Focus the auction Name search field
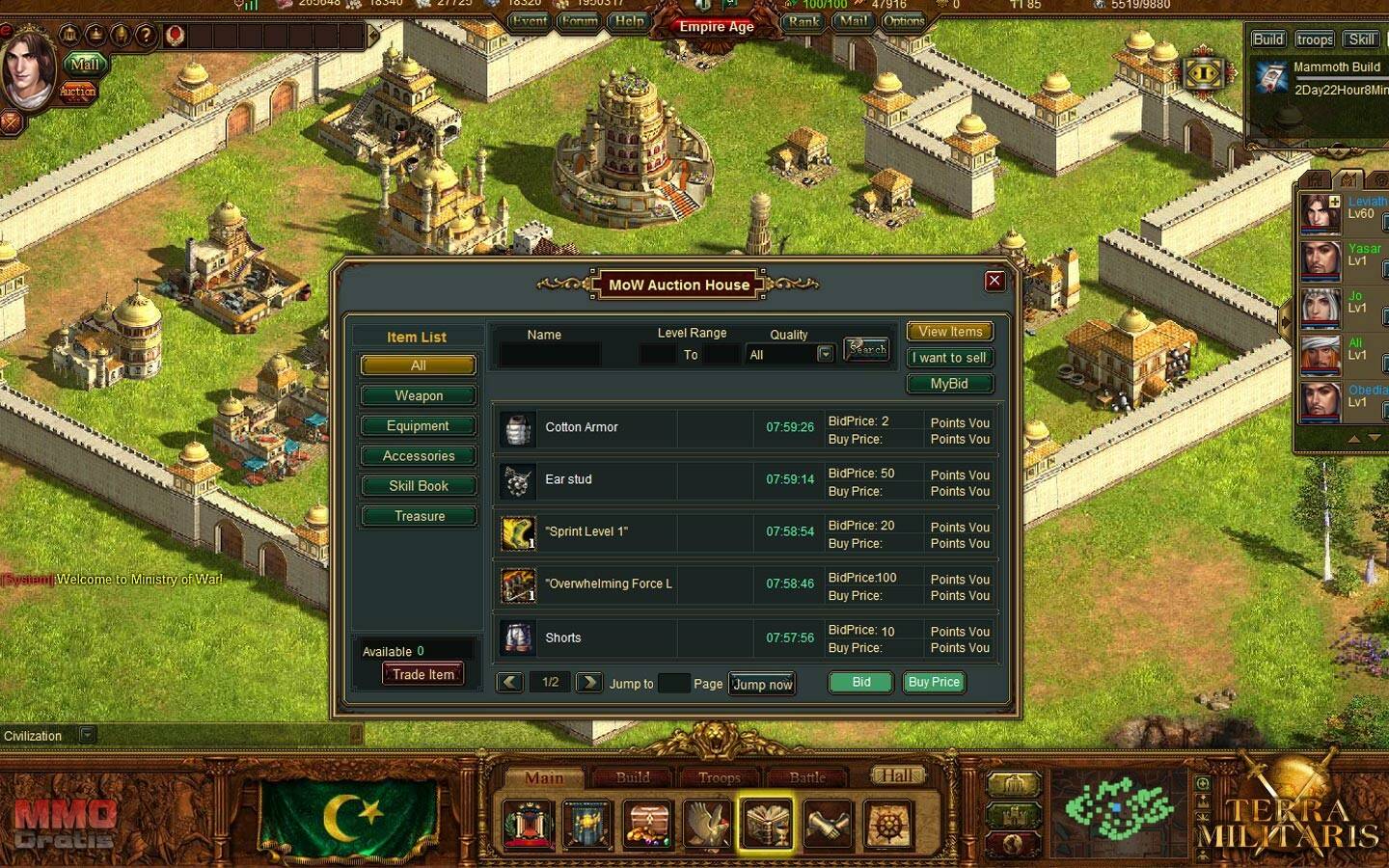 [551, 355]
